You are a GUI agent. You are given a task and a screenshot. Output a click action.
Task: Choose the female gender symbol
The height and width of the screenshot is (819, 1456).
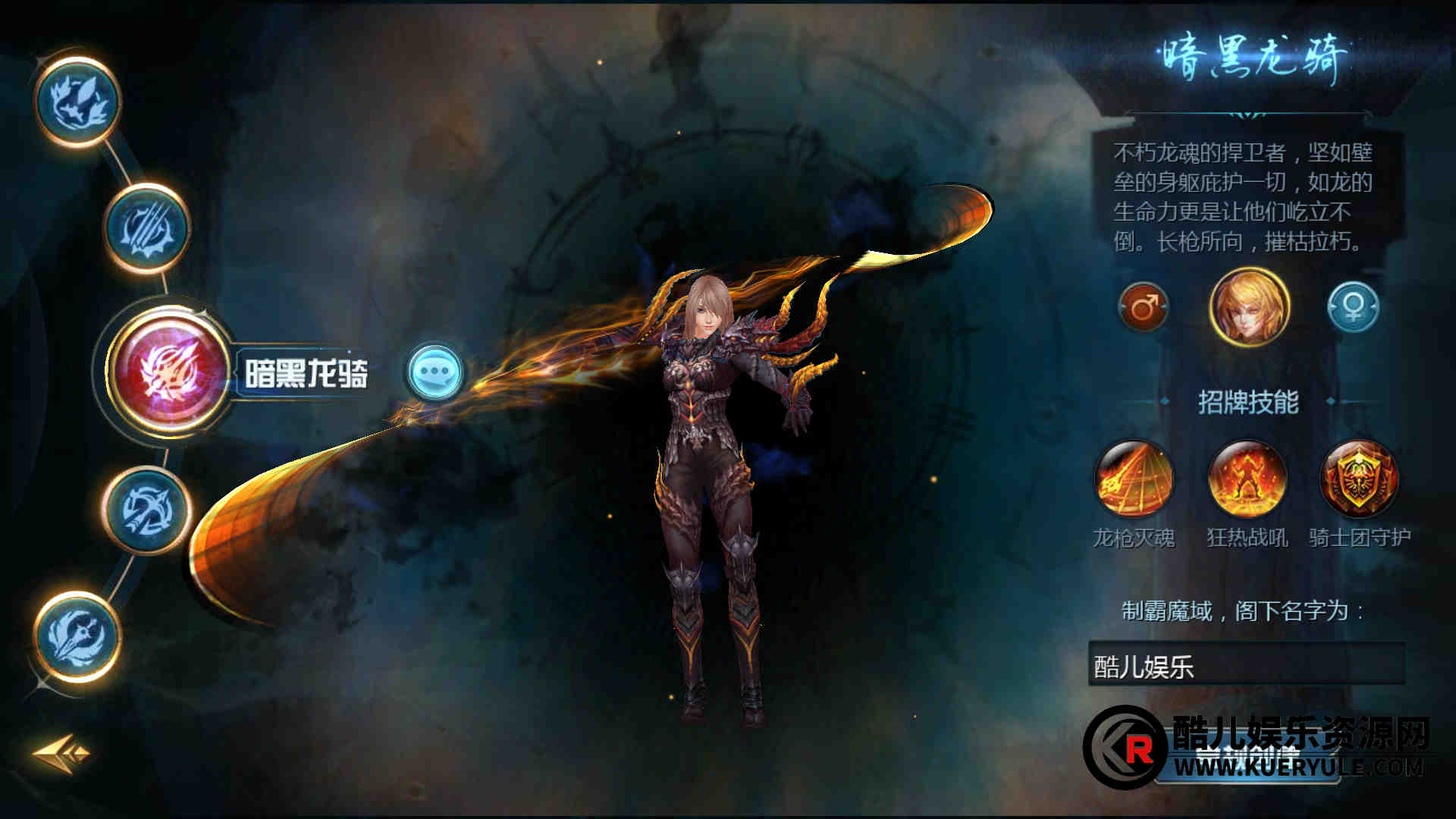1353,307
